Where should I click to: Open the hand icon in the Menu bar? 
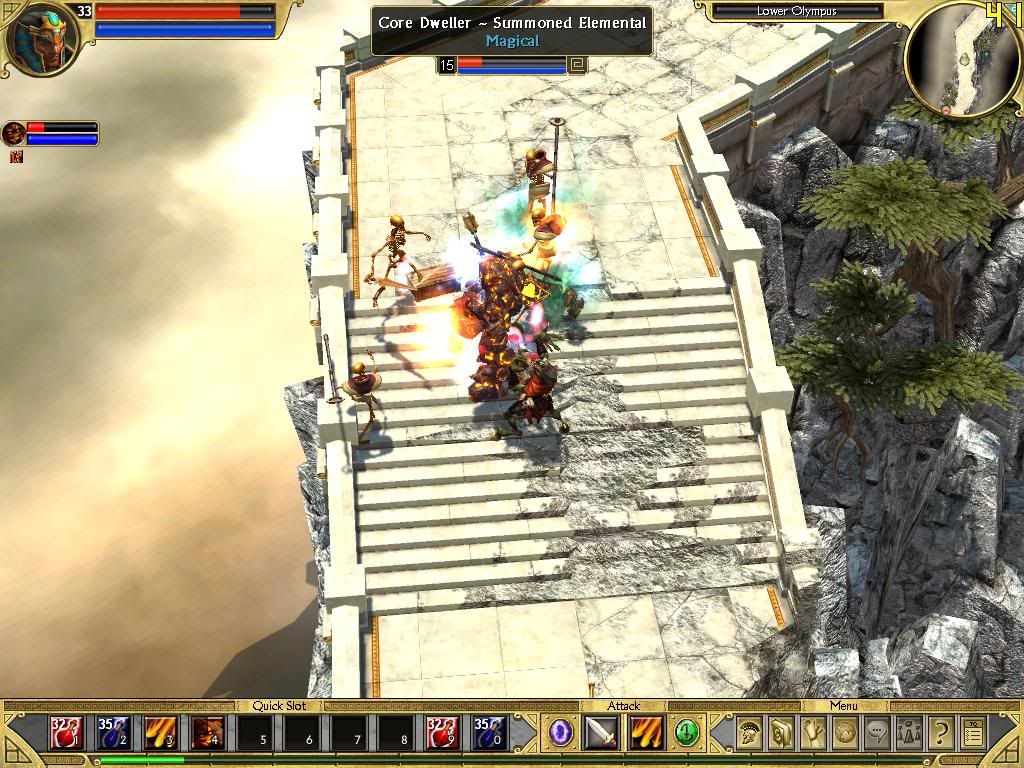[815, 733]
